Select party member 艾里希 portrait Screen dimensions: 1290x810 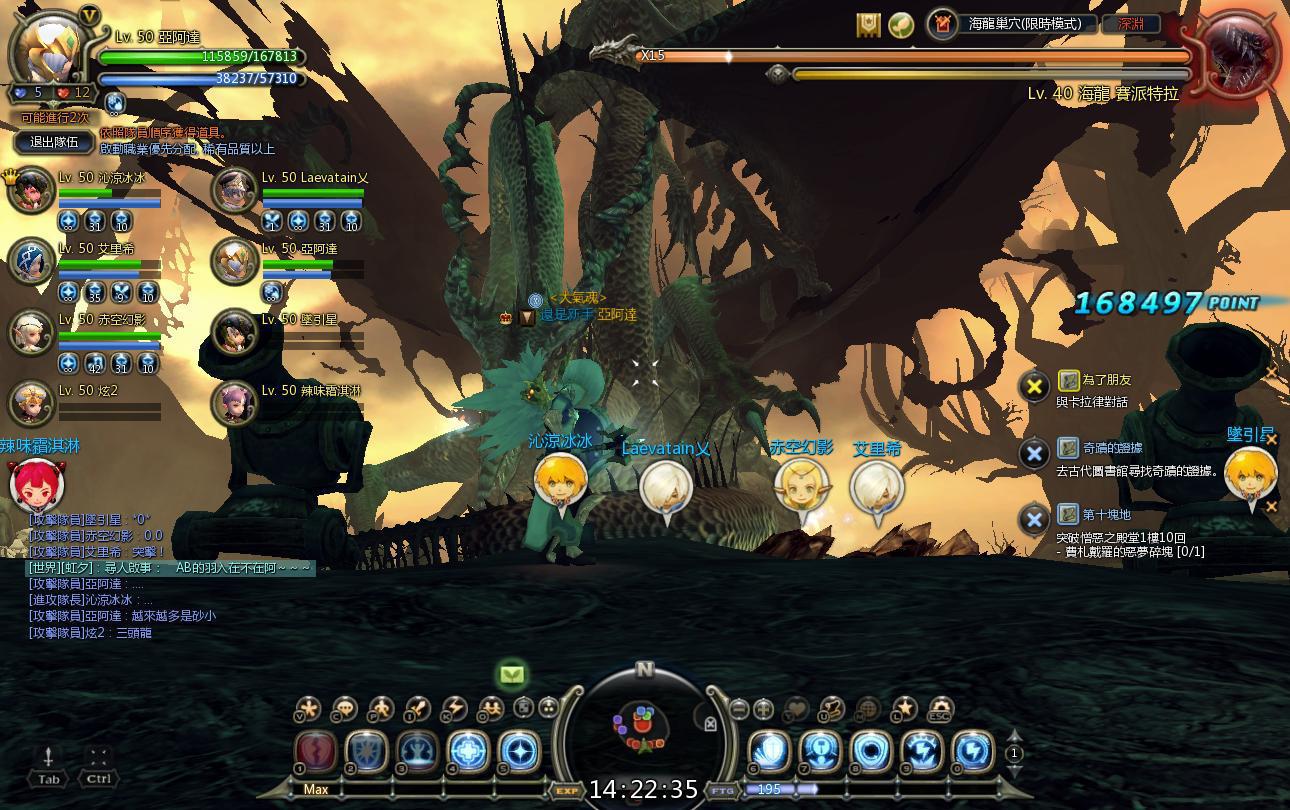32,261
